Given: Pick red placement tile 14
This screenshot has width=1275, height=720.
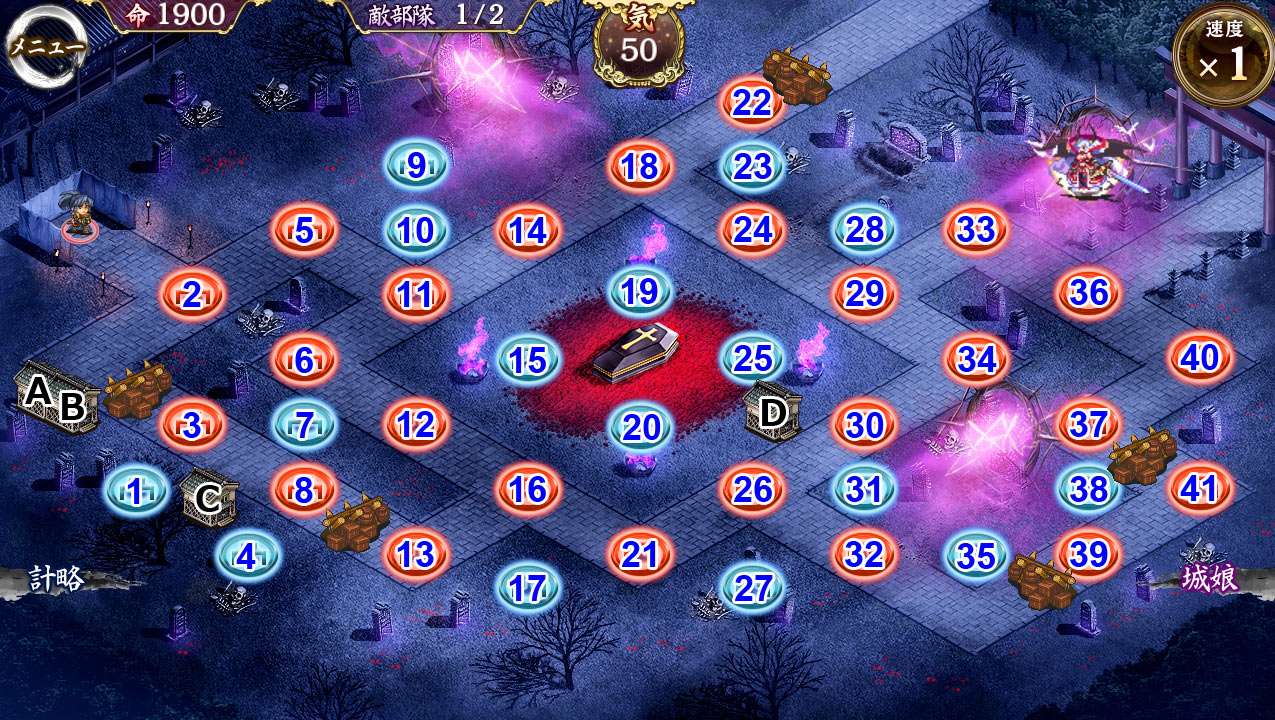Looking at the screenshot, I should coord(528,231).
